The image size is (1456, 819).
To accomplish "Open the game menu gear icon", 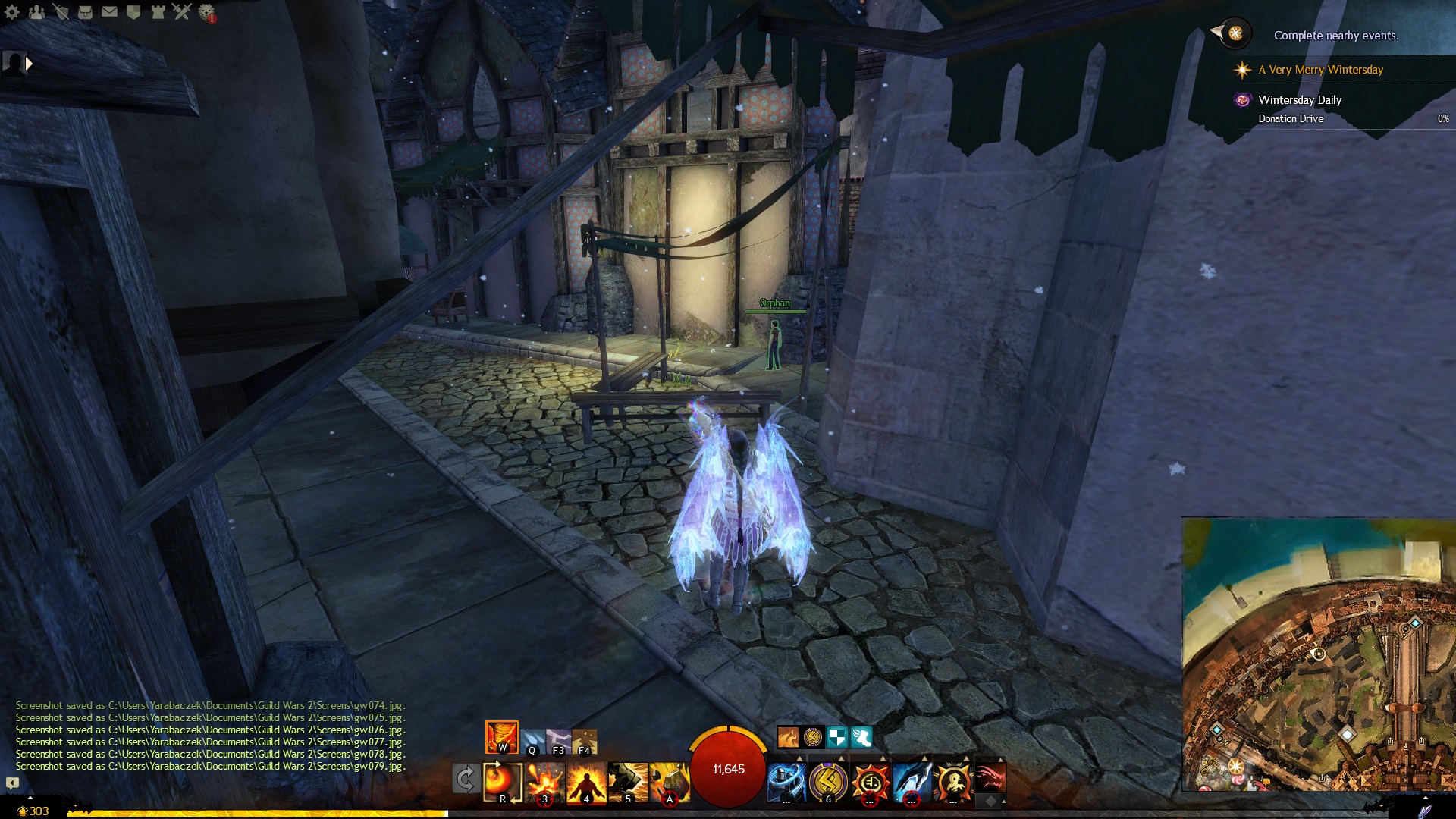I will point(12,12).
